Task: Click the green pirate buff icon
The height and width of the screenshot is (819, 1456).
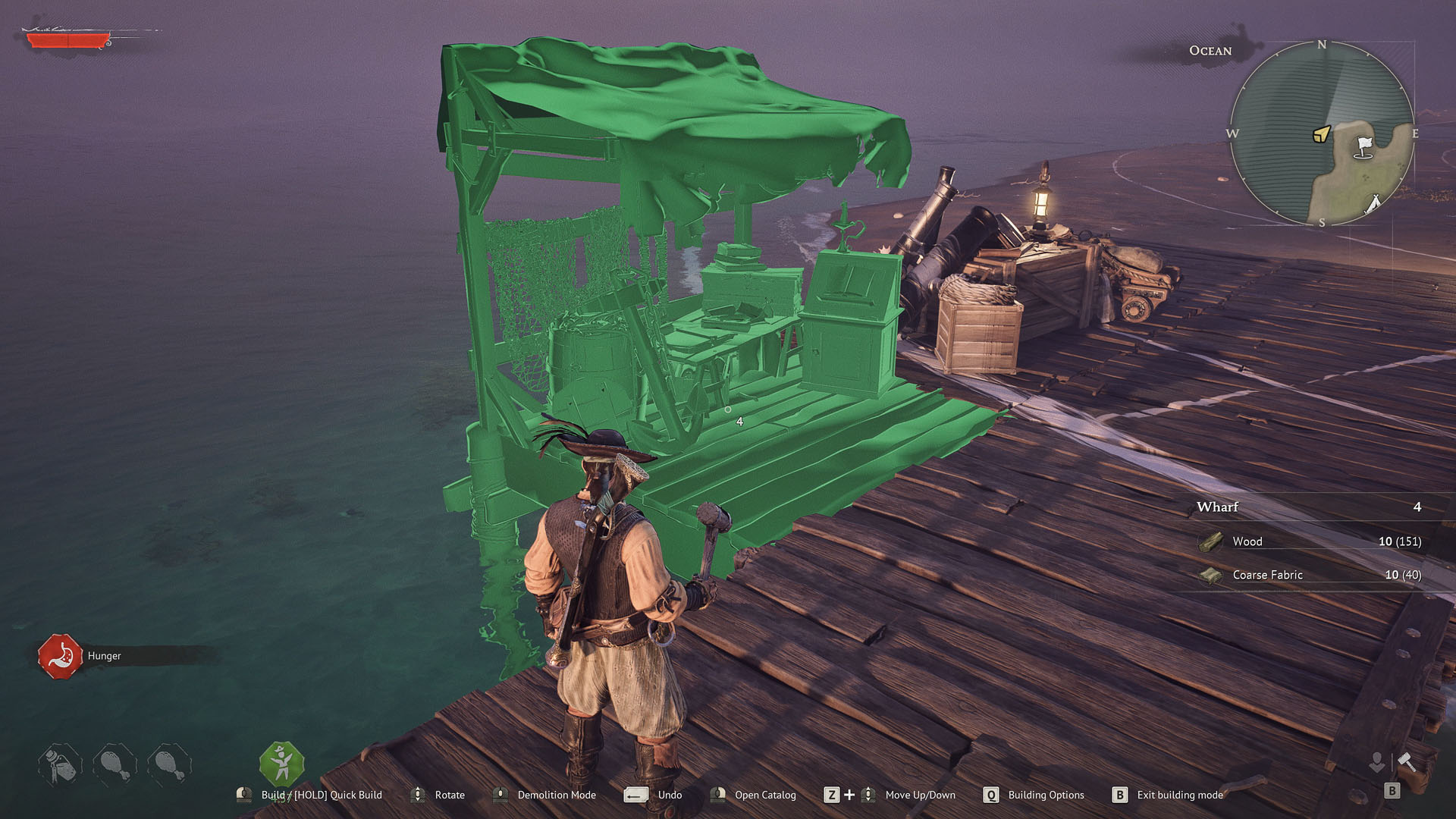Action: (281, 763)
